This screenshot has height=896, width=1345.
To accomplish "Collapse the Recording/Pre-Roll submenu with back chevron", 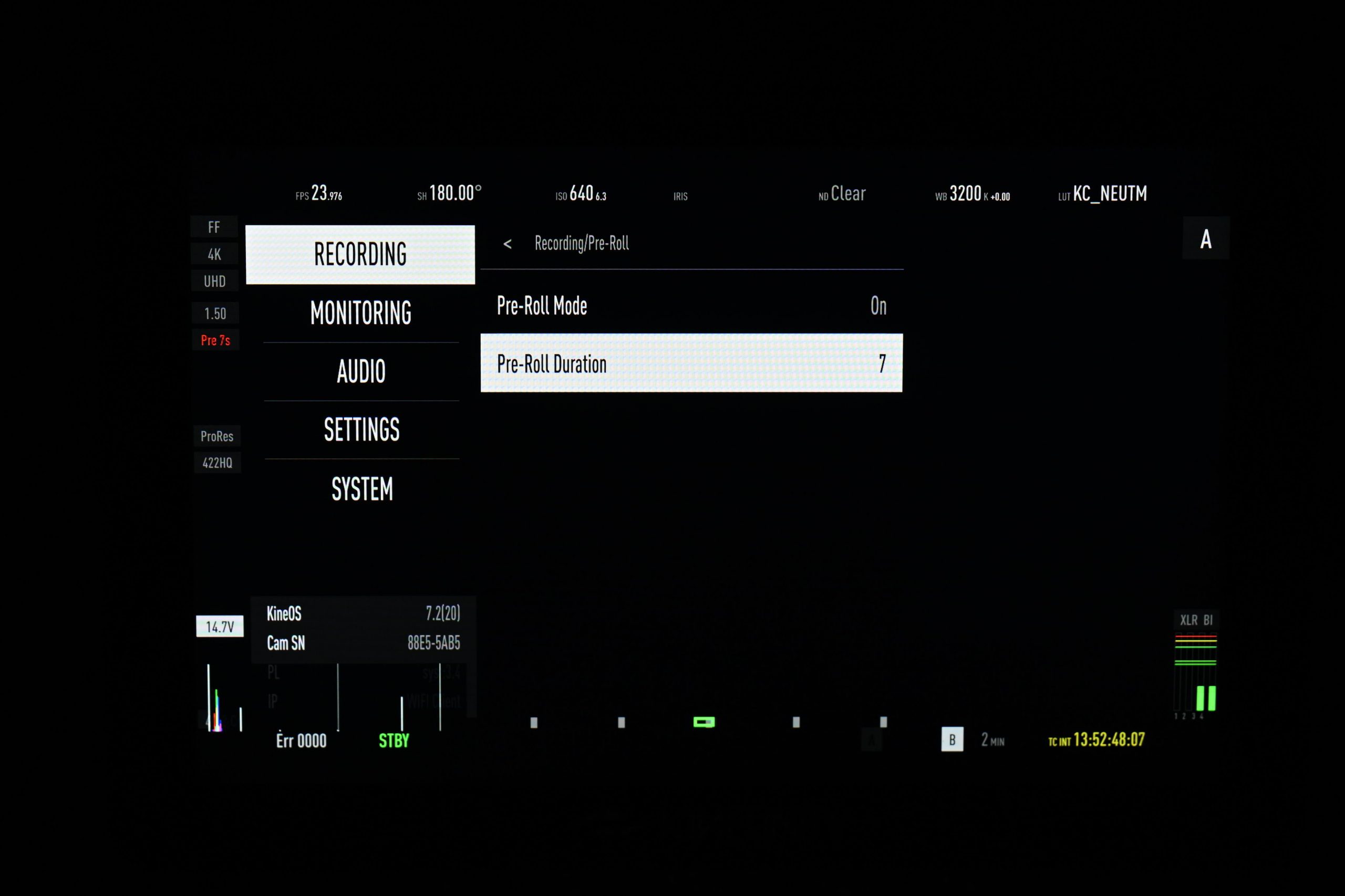I will point(508,243).
